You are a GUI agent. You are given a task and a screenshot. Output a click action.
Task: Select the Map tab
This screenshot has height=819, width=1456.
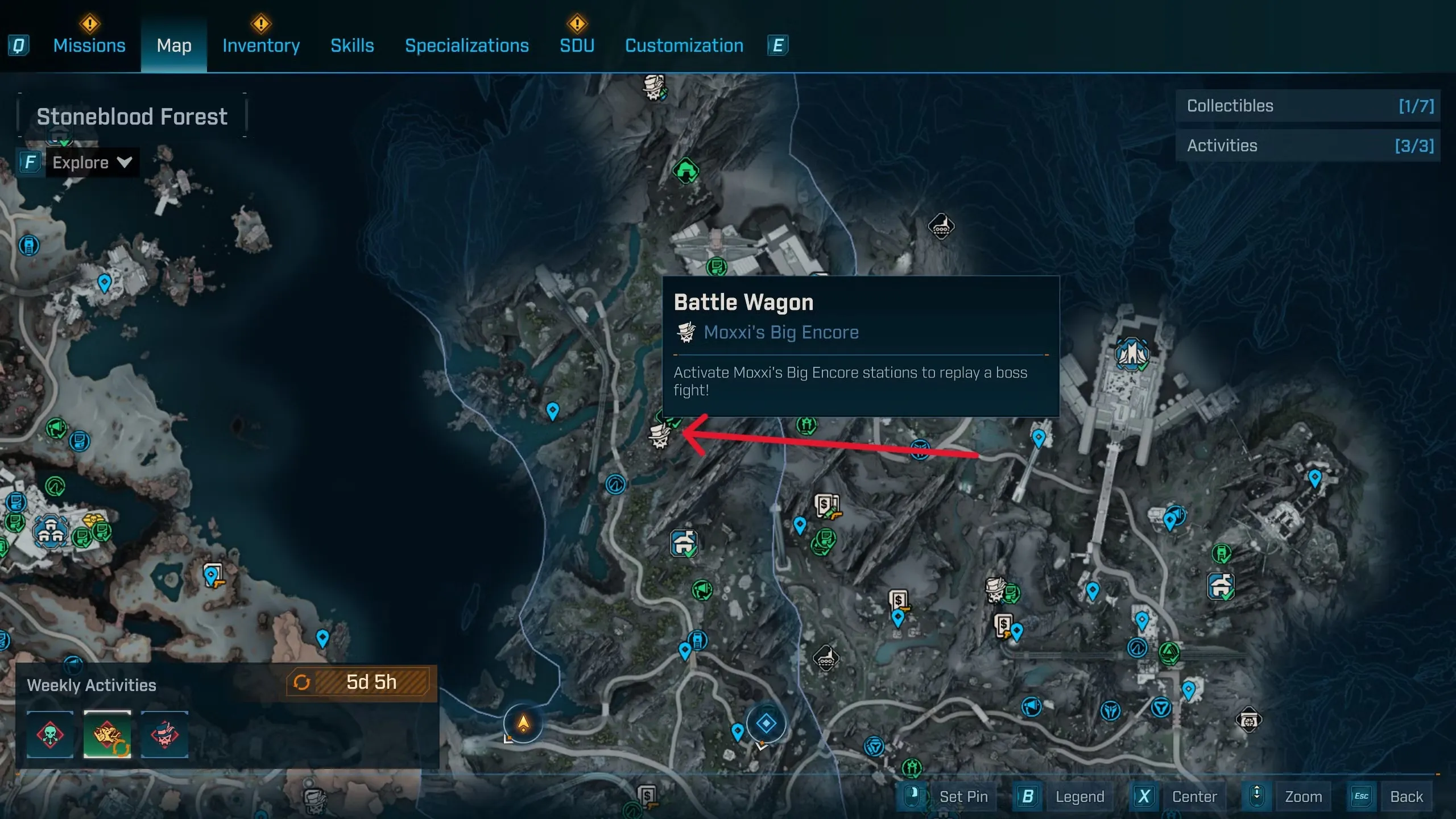click(174, 45)
